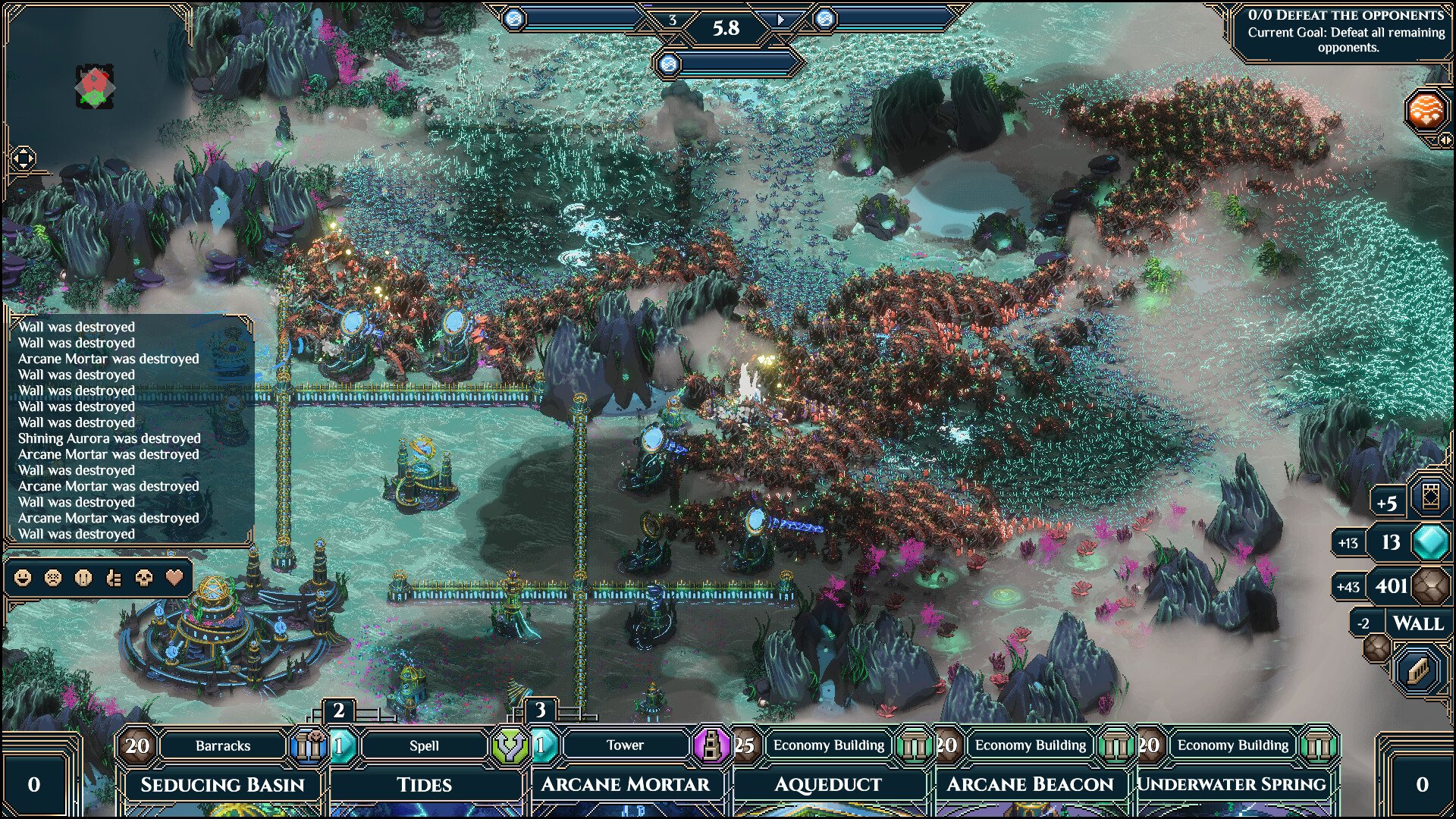Send the smiley face emote

click(x=23, y=578)
